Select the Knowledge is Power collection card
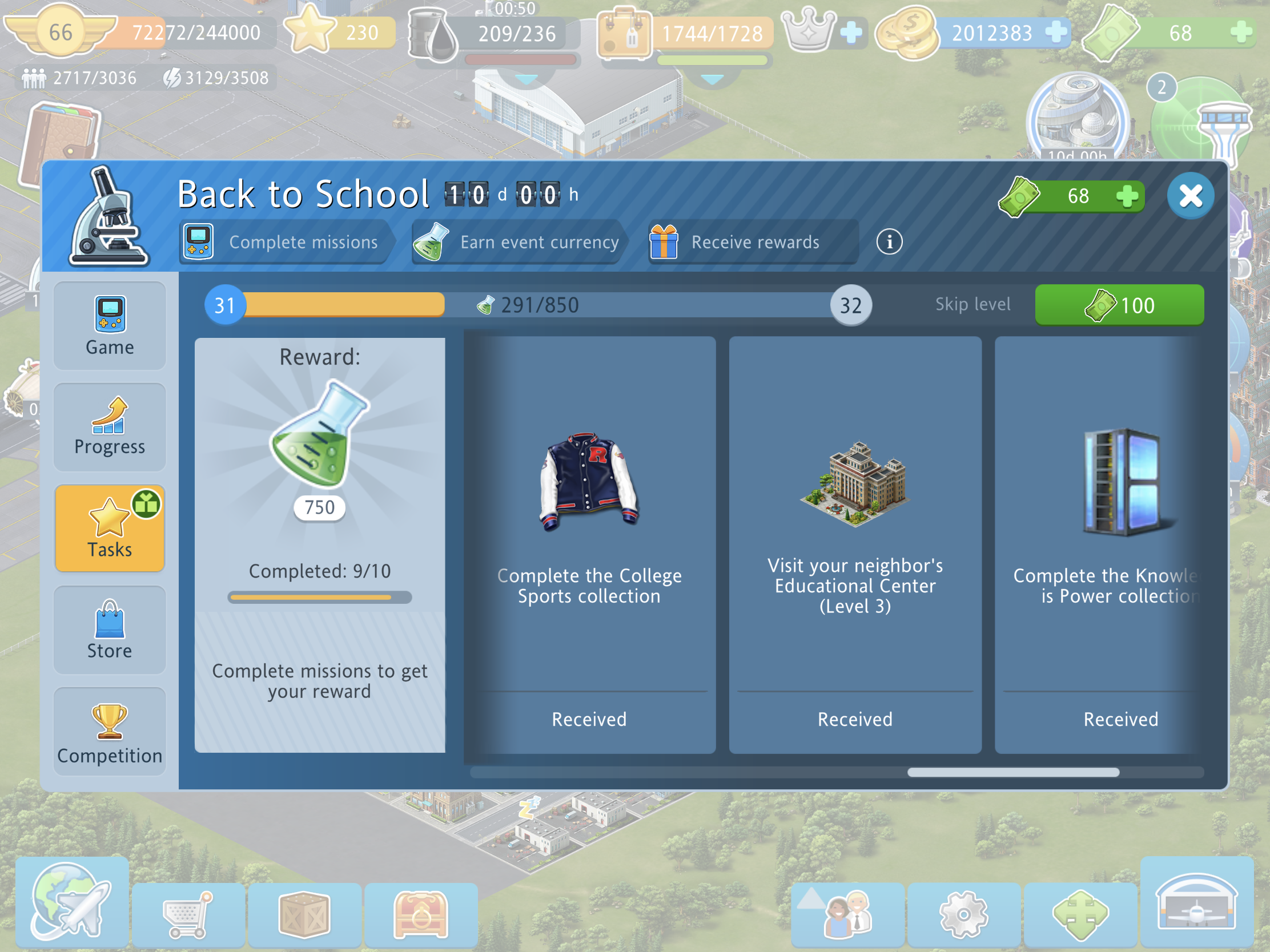This screenshot has width=1270, height=952. click(x=1102, y=544)
